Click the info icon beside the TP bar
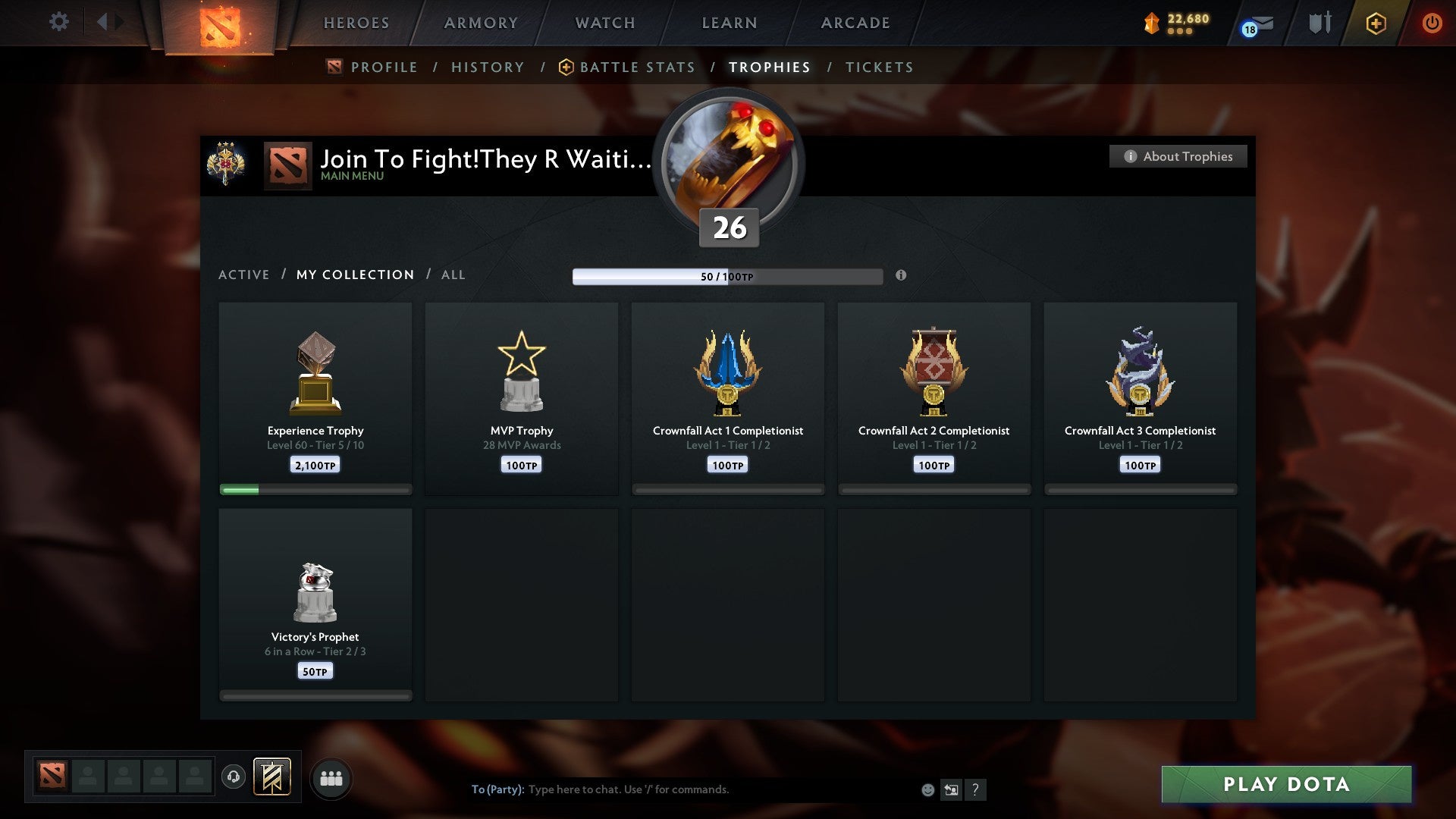This screenshot has height=819, width=1456. (x=901, y=277)
